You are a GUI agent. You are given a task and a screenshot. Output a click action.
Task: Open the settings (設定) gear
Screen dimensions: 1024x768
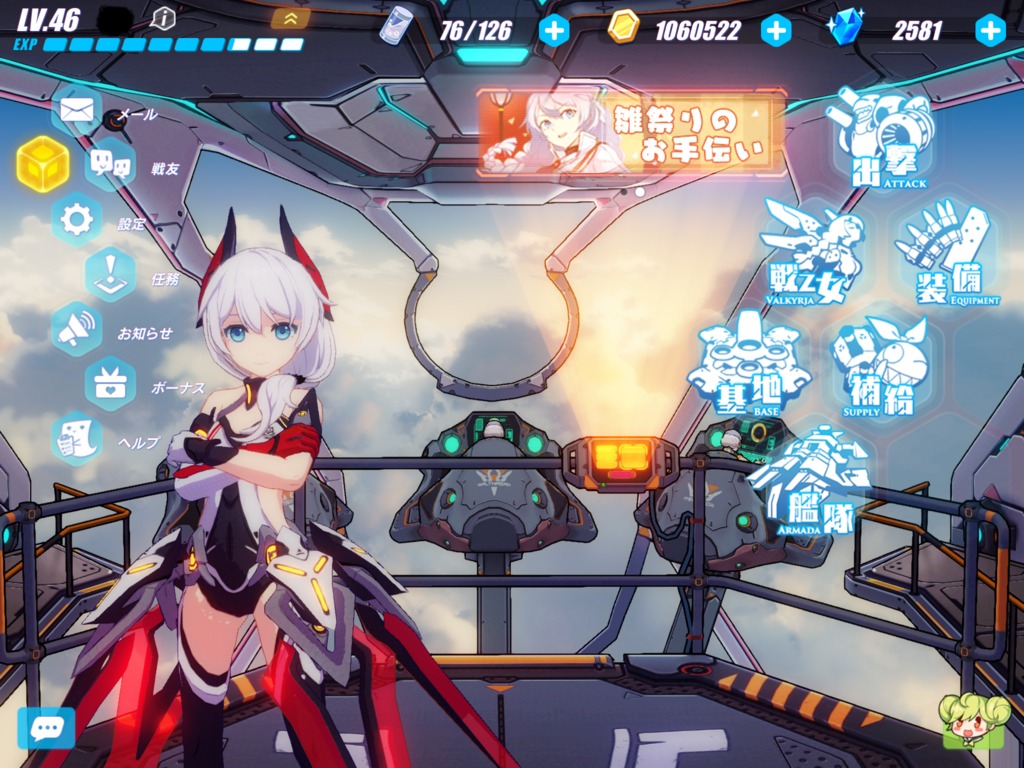77,219
